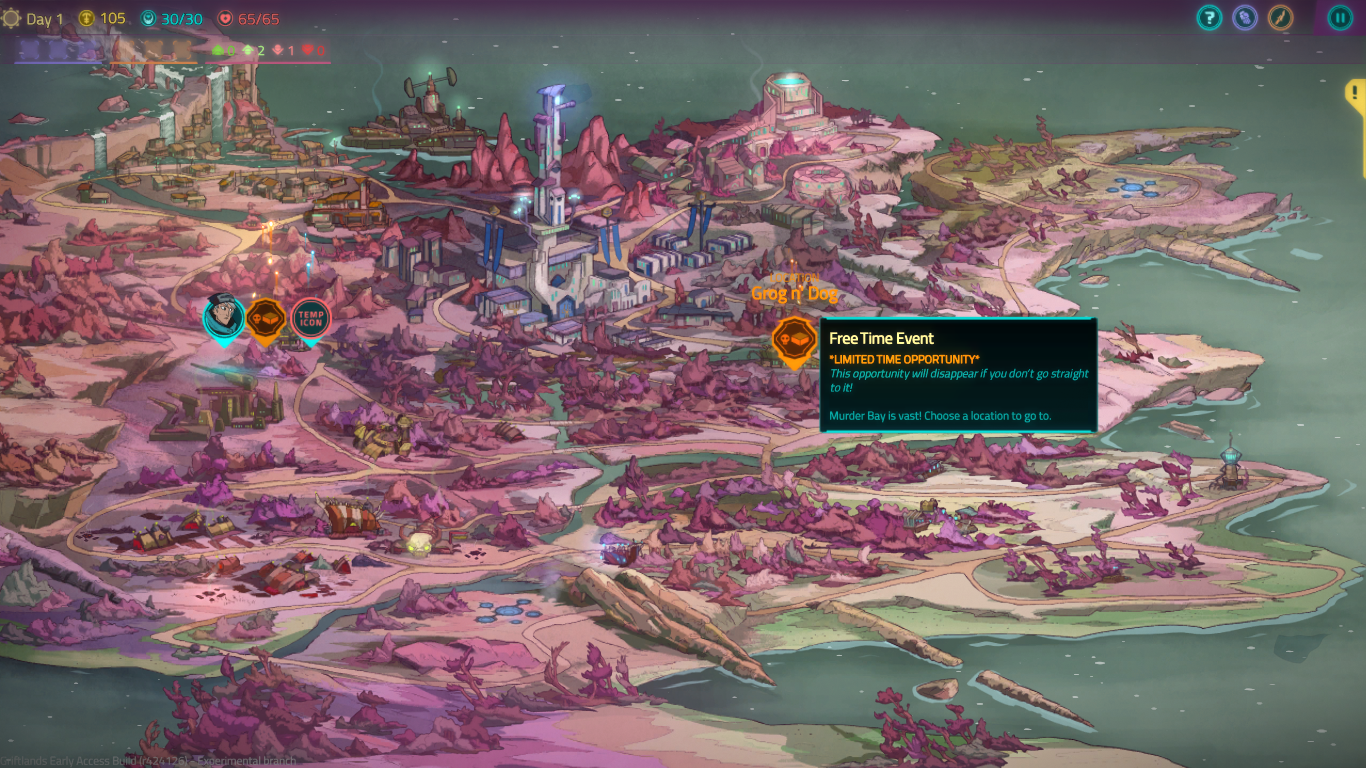Open the purple fist deck icon
The image size is (1366, 768).
tap(1245, 17)
